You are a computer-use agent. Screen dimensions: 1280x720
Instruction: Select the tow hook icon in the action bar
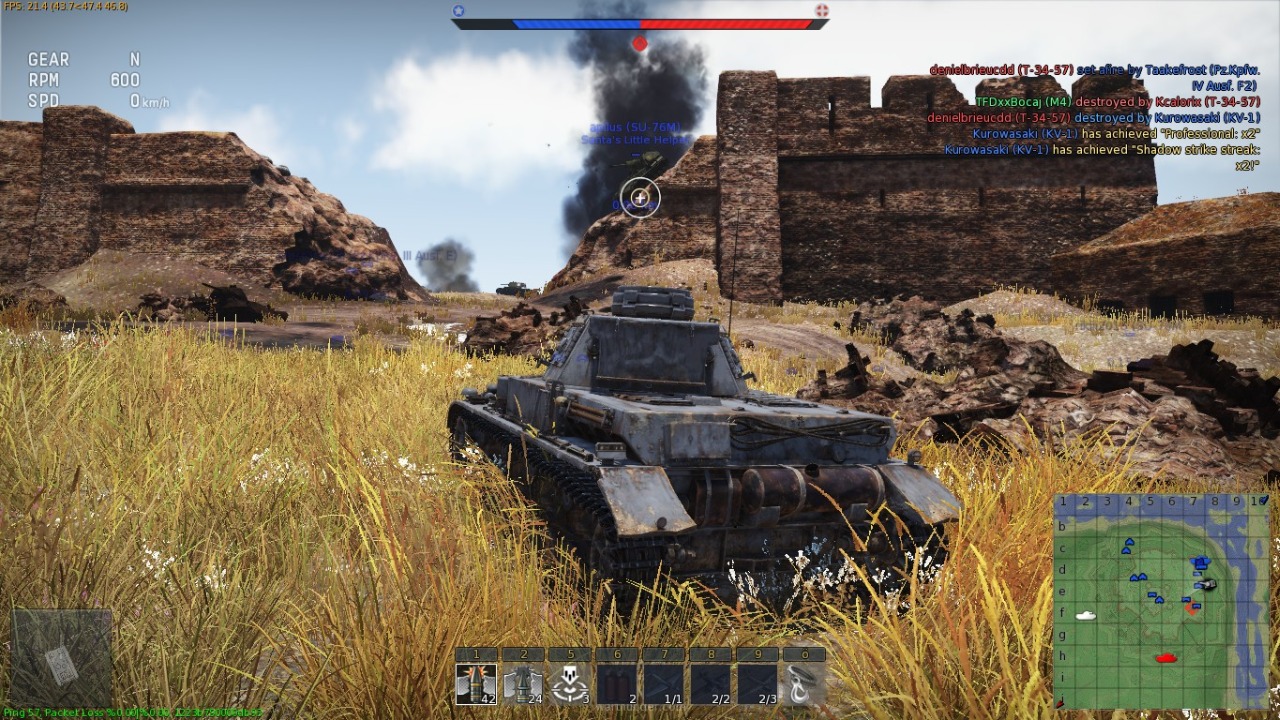pos(804,684)
